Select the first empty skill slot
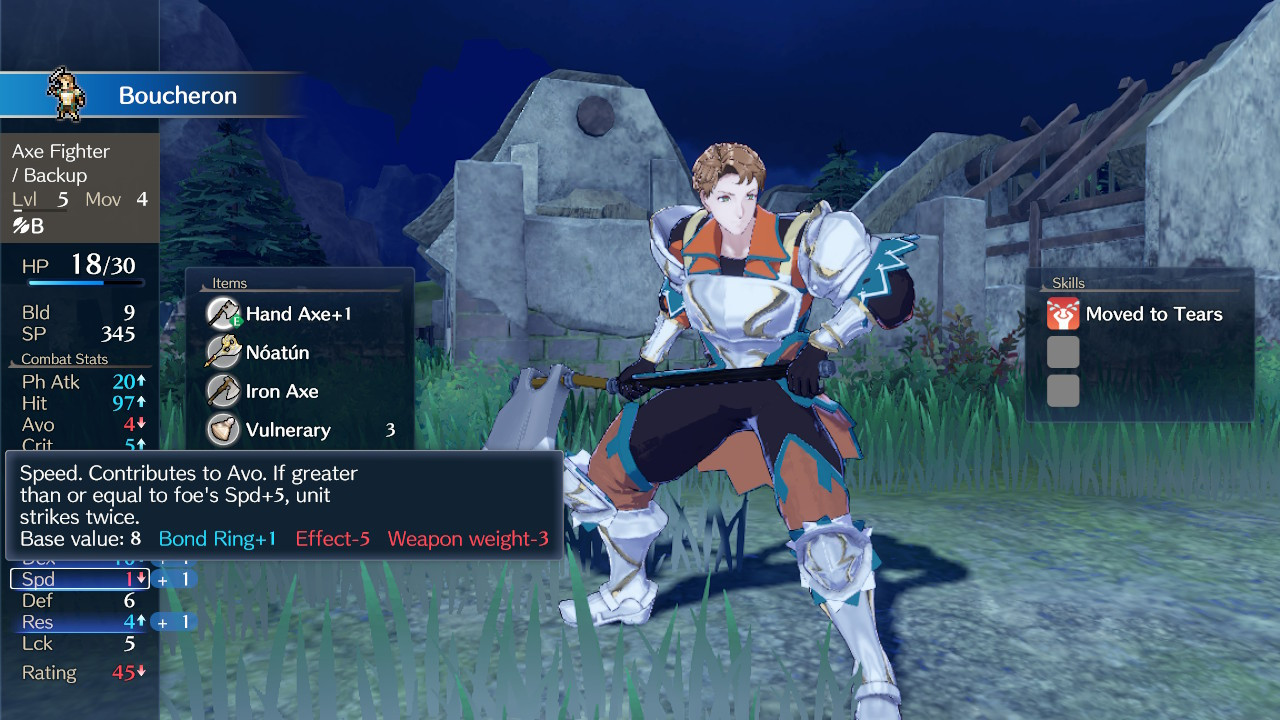1280x720 pixels. point(1062,352)
